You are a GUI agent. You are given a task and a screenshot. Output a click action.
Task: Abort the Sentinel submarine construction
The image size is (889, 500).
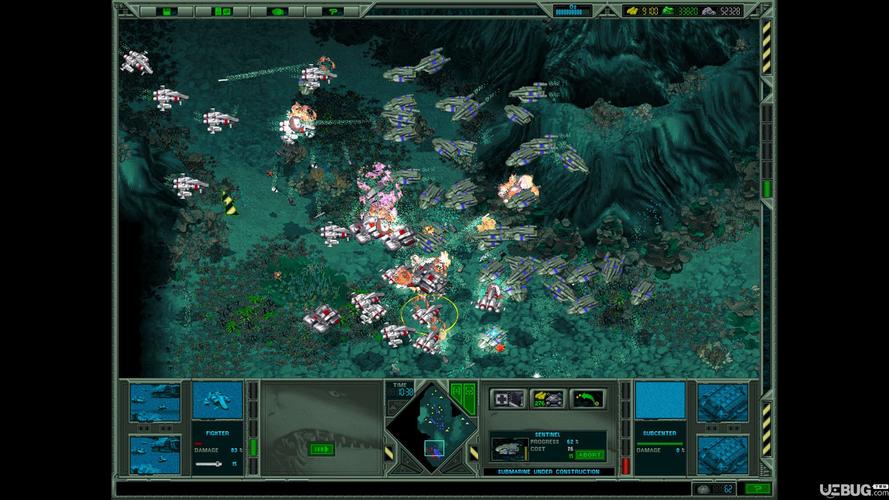(588, 454)
